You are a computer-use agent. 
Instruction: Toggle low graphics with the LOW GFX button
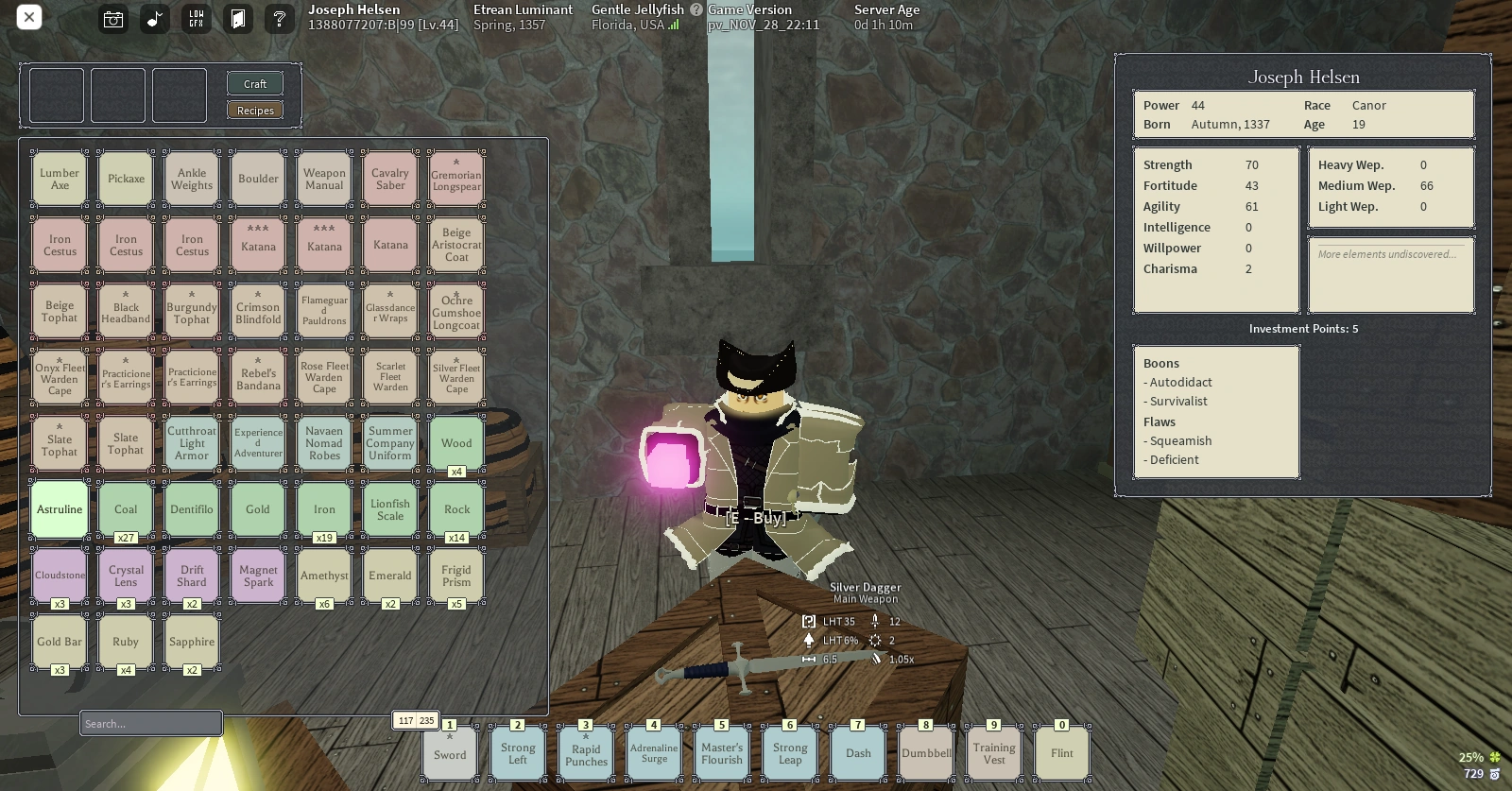pyautogui.click(x=196, y=18)
